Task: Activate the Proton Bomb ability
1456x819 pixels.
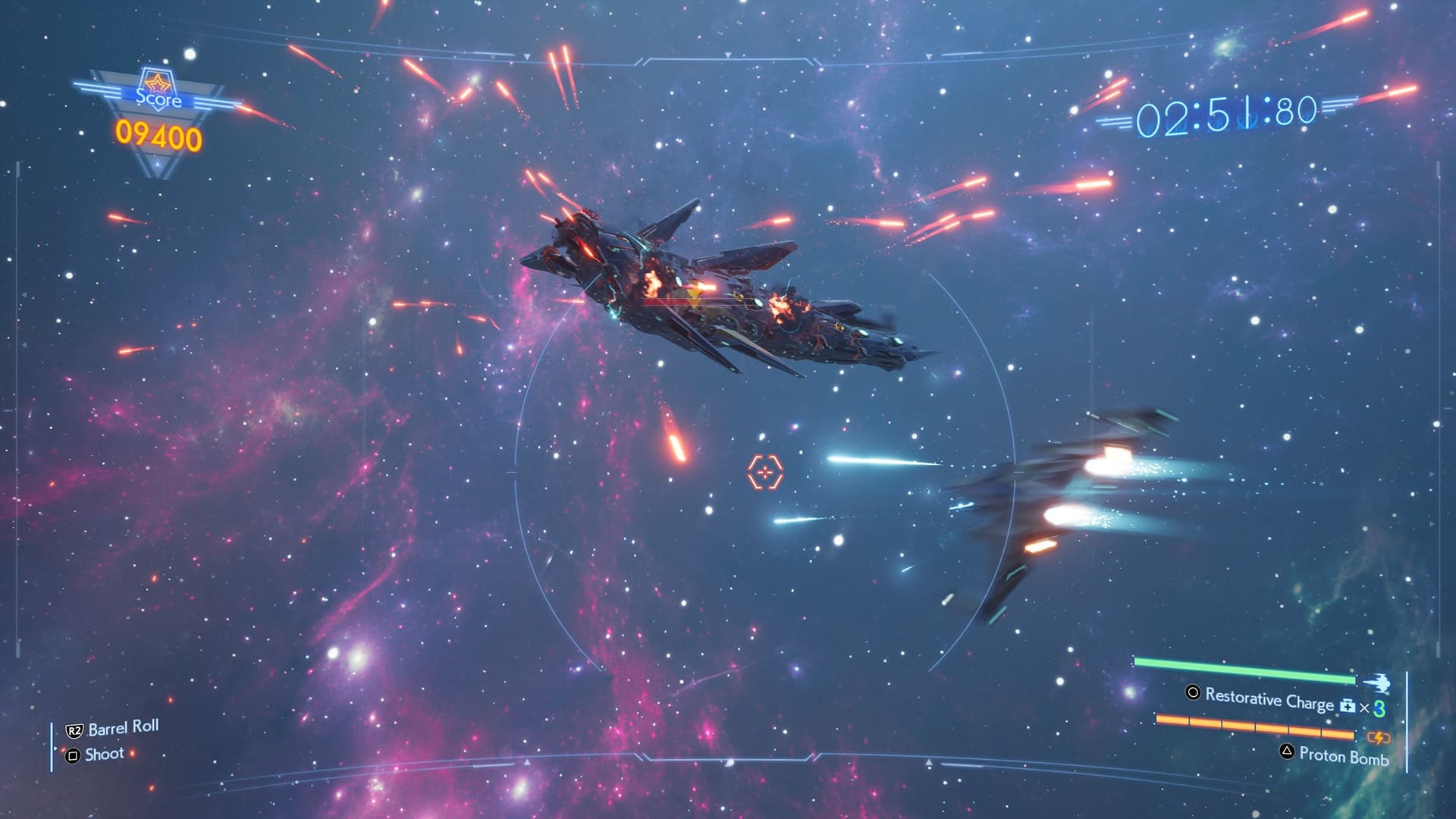Action: point(1343,755)
